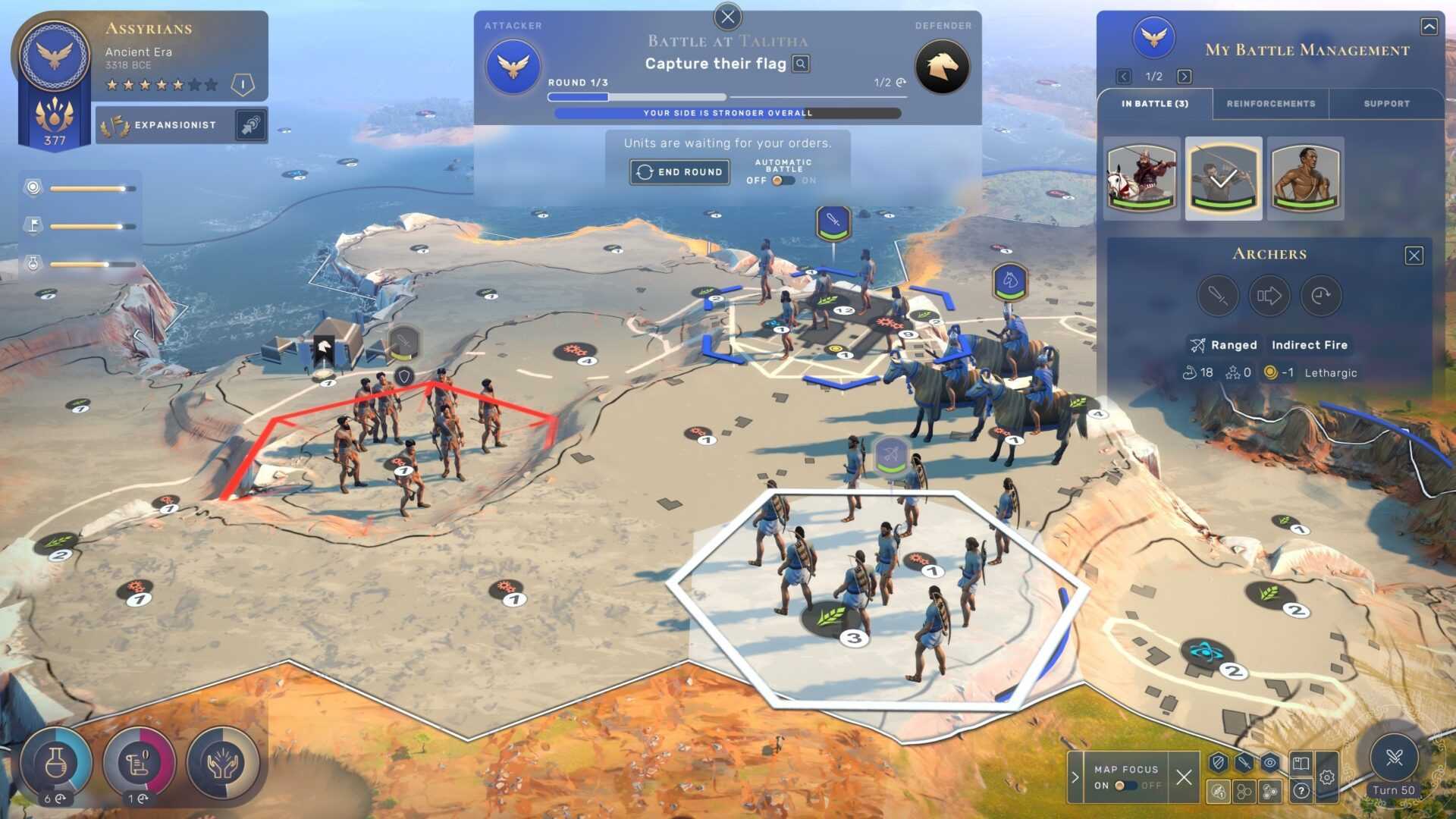Close the battle banner with the top X

[727, 17]
